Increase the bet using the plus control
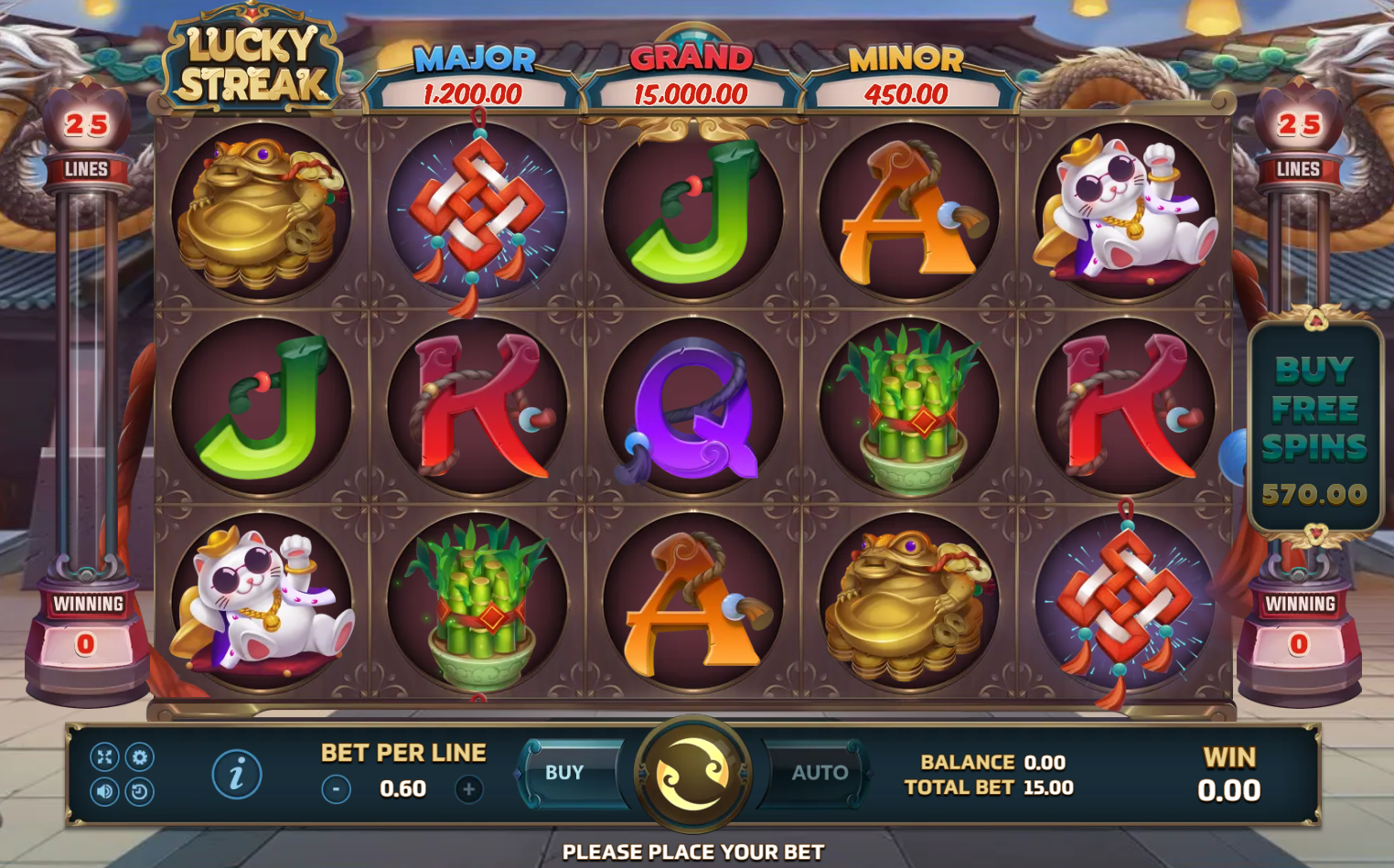 [469, 788]
